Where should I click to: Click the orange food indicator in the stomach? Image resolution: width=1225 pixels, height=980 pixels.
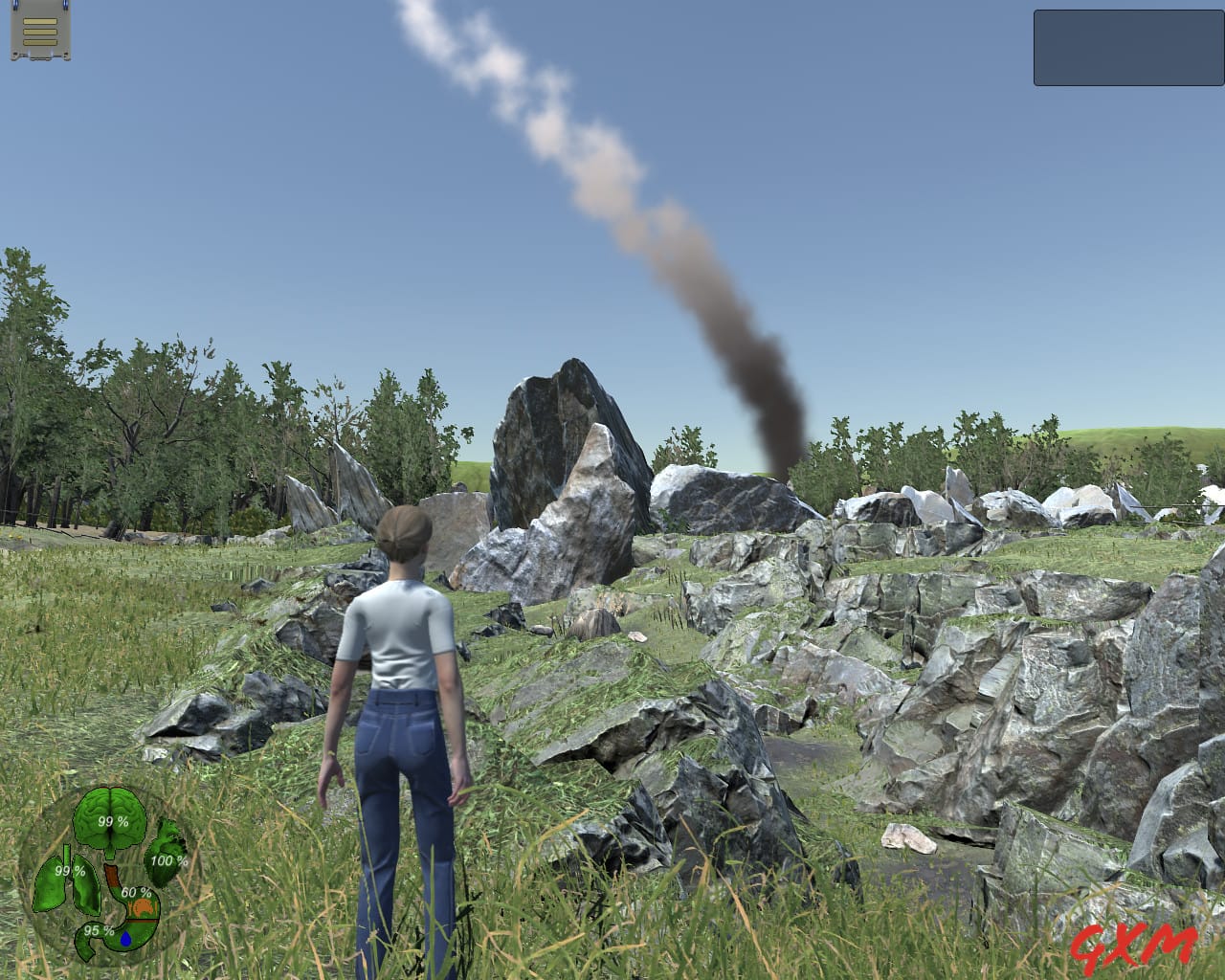click(143, 907)
